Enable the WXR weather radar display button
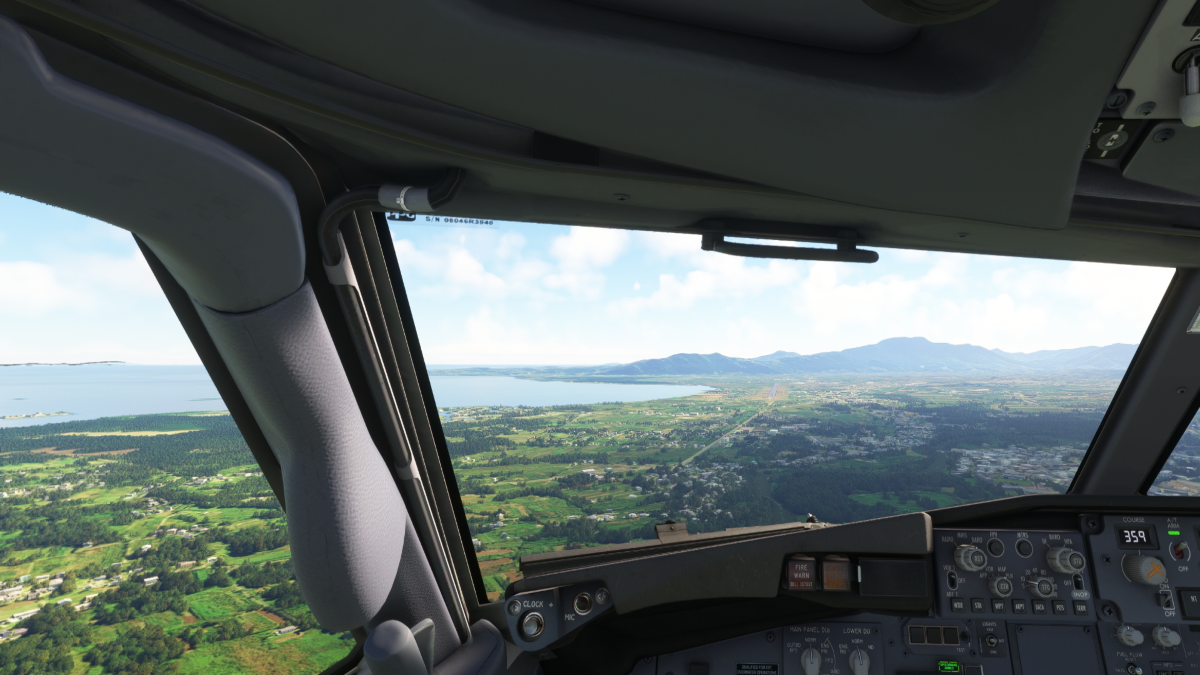The height and width of the screenshot is (675, 1200). click(x=958, y=605)
